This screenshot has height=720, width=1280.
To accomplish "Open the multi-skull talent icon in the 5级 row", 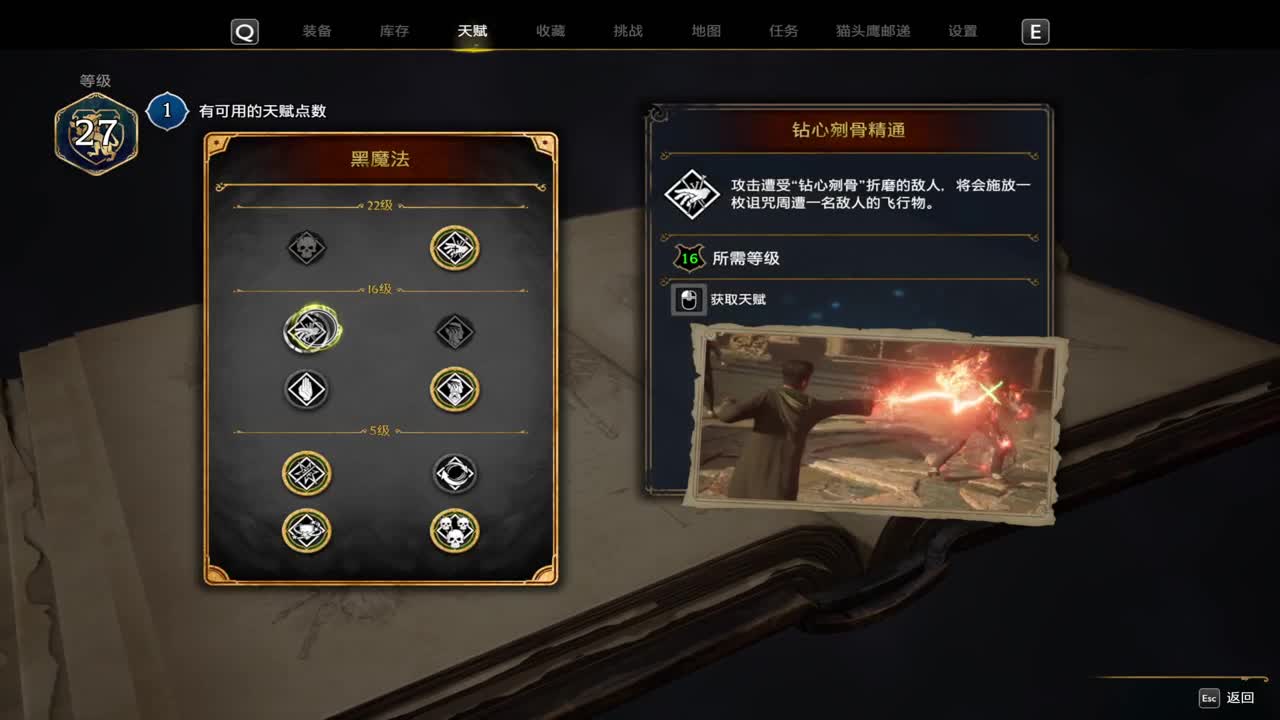I will click(x=455, y=531).
